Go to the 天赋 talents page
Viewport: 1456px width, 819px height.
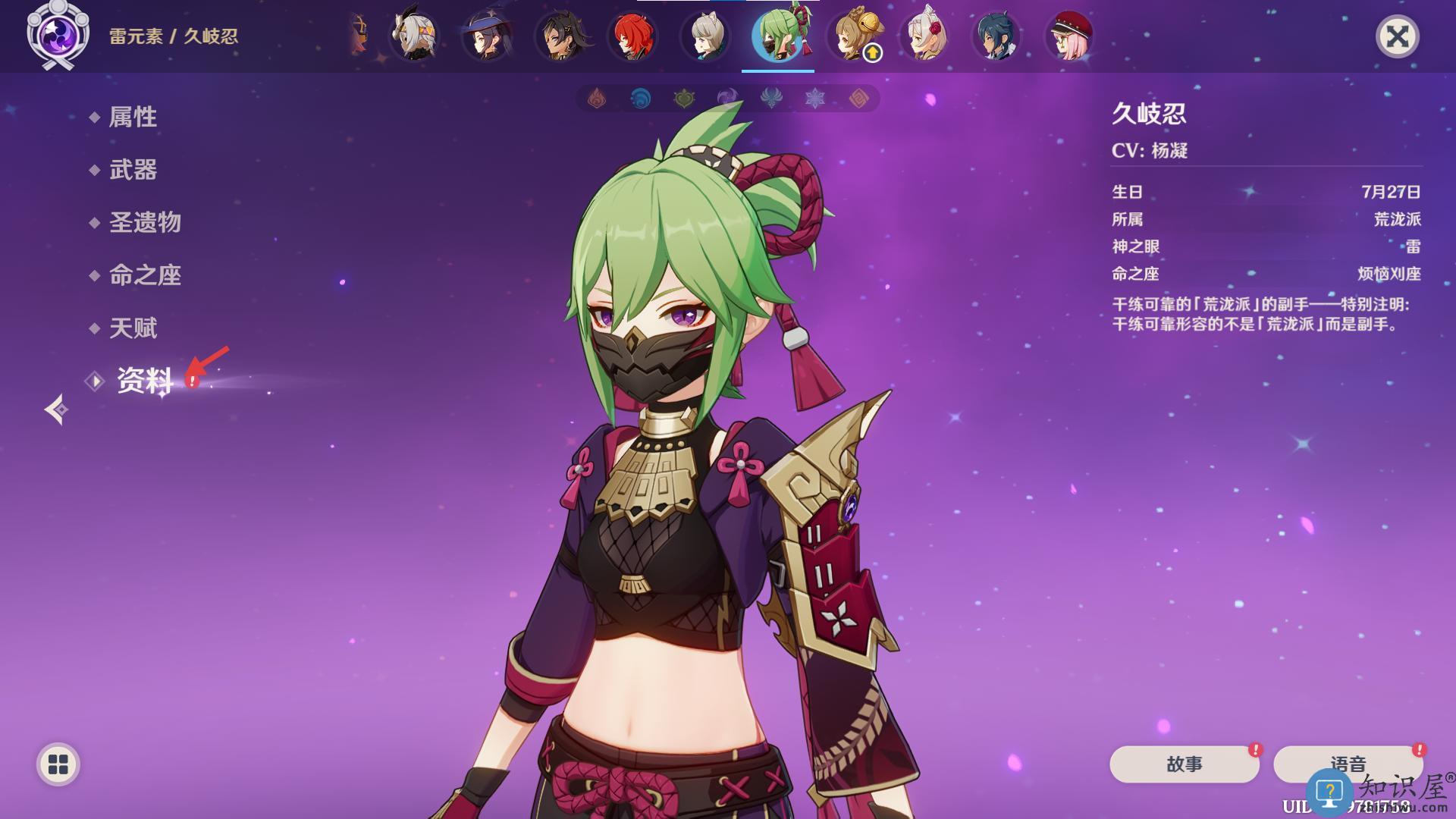coord(133,328)
